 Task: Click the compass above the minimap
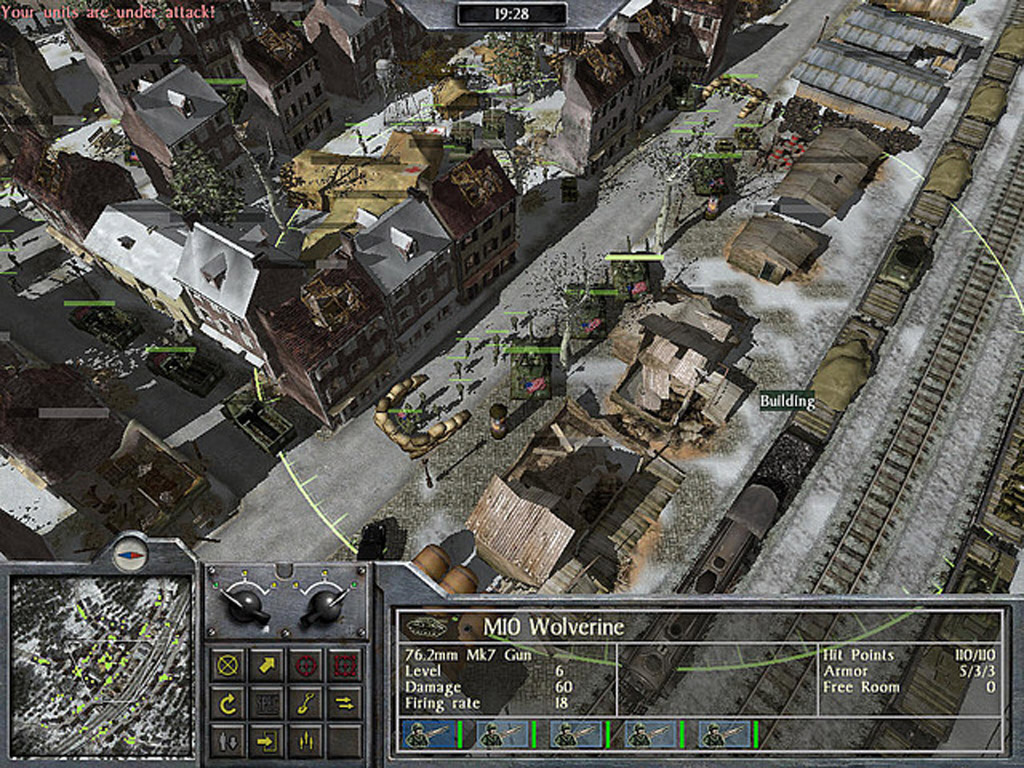click(130, 552)
